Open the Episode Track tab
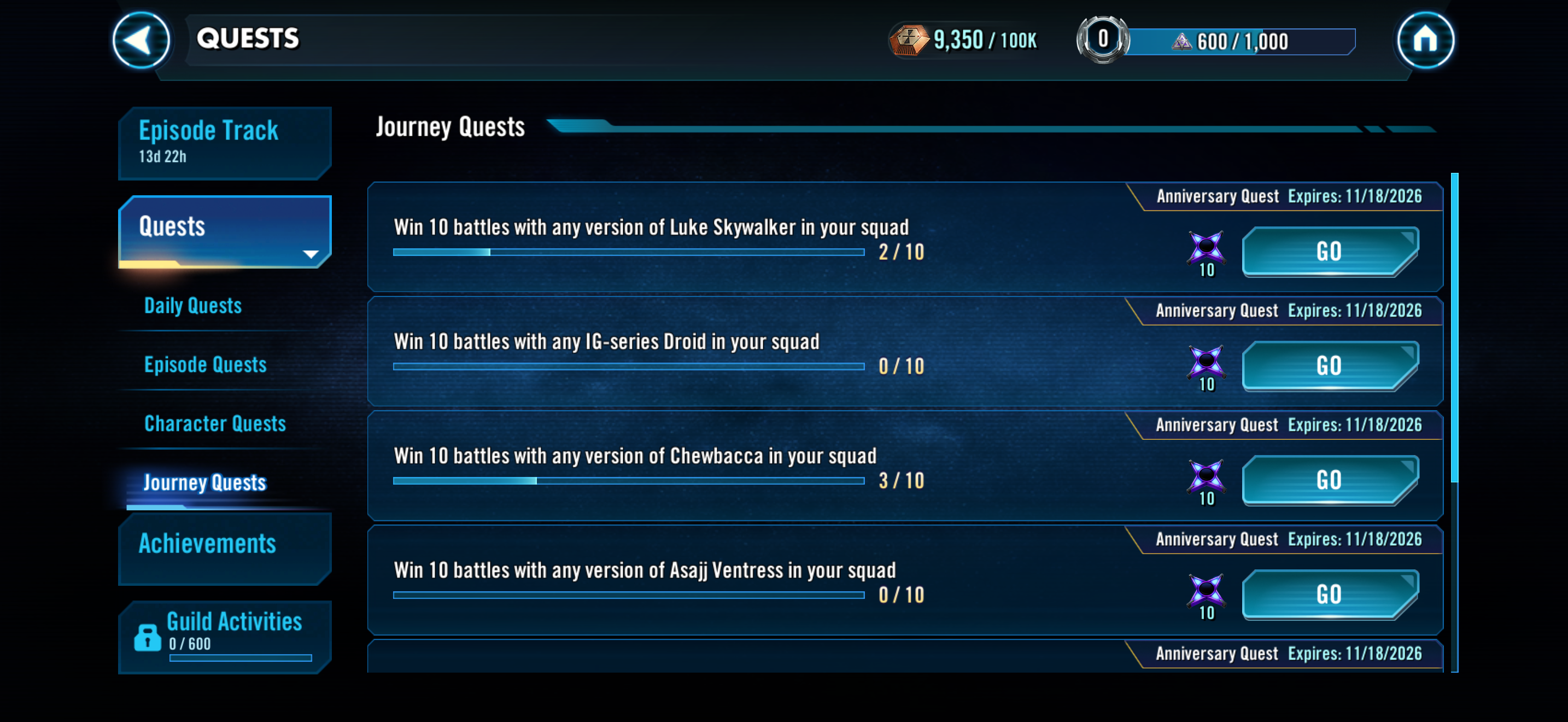This screenshot has height=722, width=1568. 225,142
